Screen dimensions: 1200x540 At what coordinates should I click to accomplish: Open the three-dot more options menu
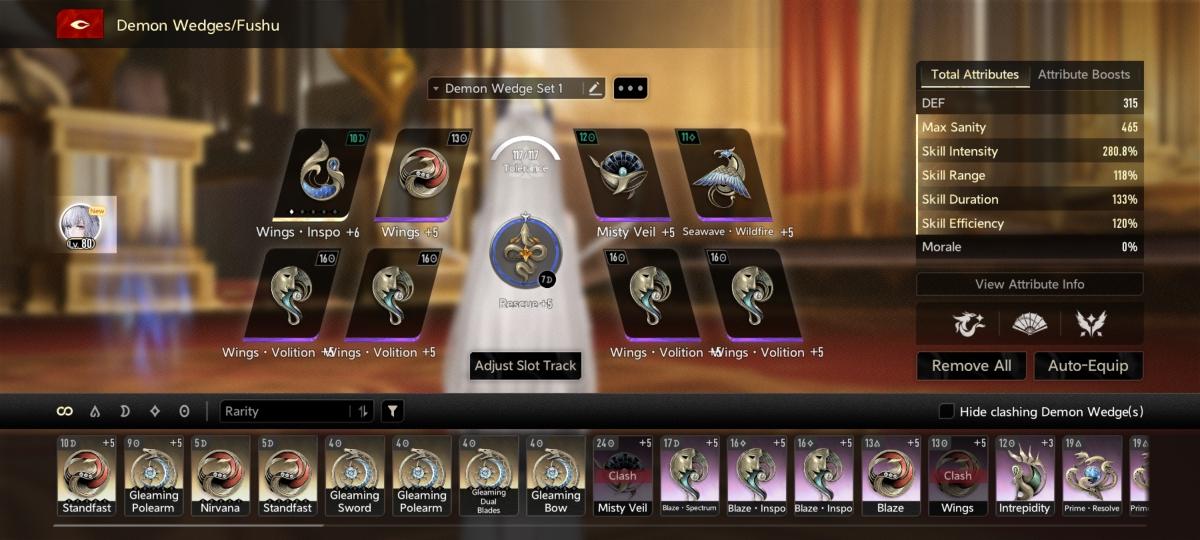pyautogui.click(x=630, y=89)
